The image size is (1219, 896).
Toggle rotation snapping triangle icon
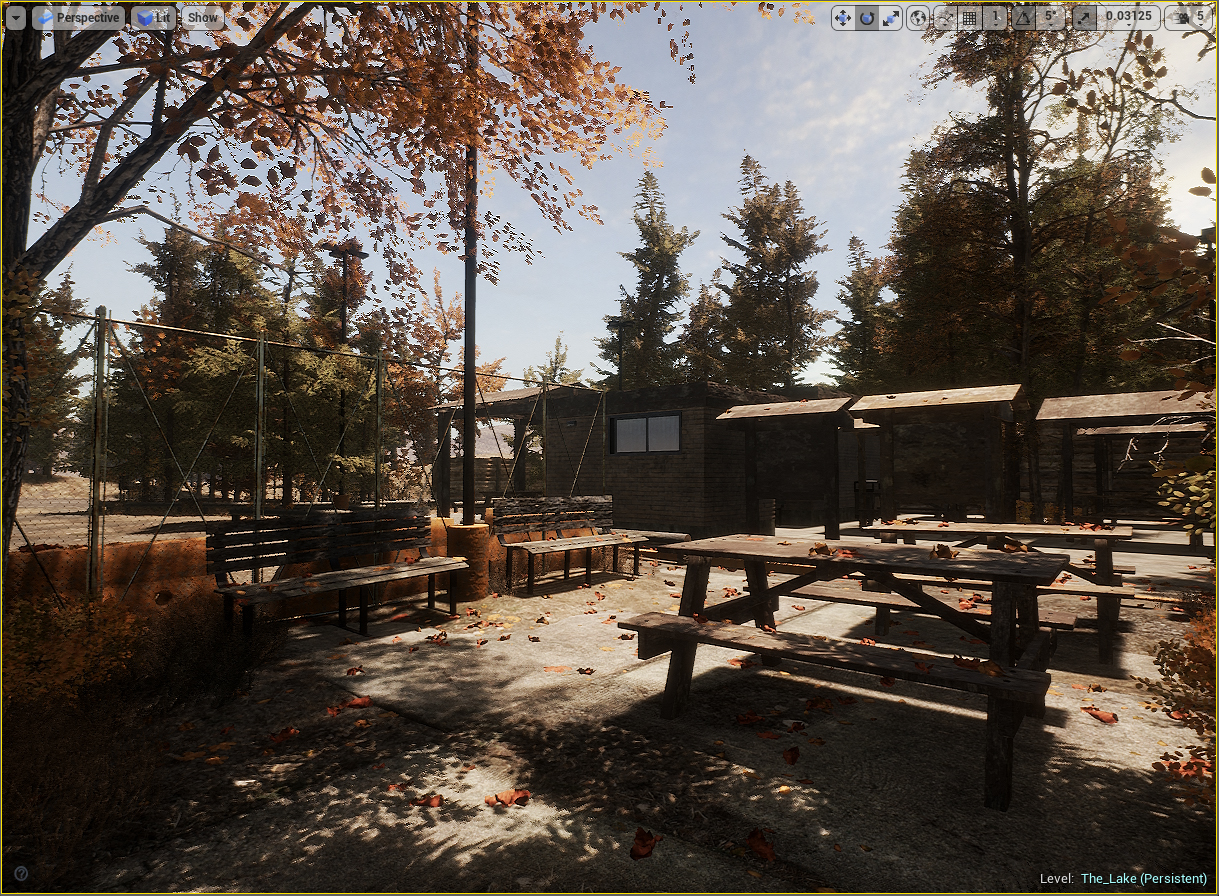[1023, 17]
